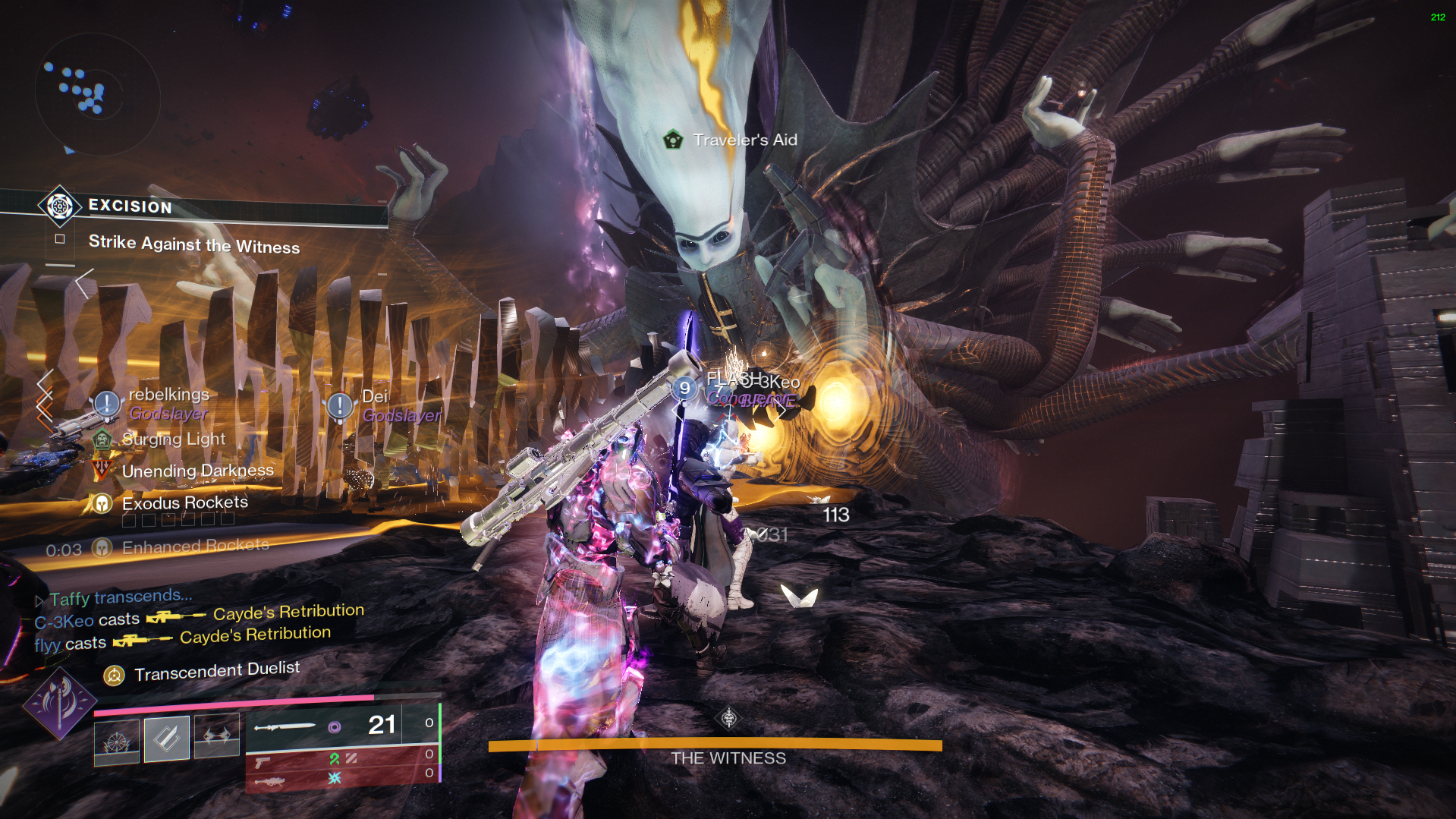This screenshot has height=819, width=1456.
Task: Click rebelkings' Godslayer title link
Action: [x=168, y=414]
